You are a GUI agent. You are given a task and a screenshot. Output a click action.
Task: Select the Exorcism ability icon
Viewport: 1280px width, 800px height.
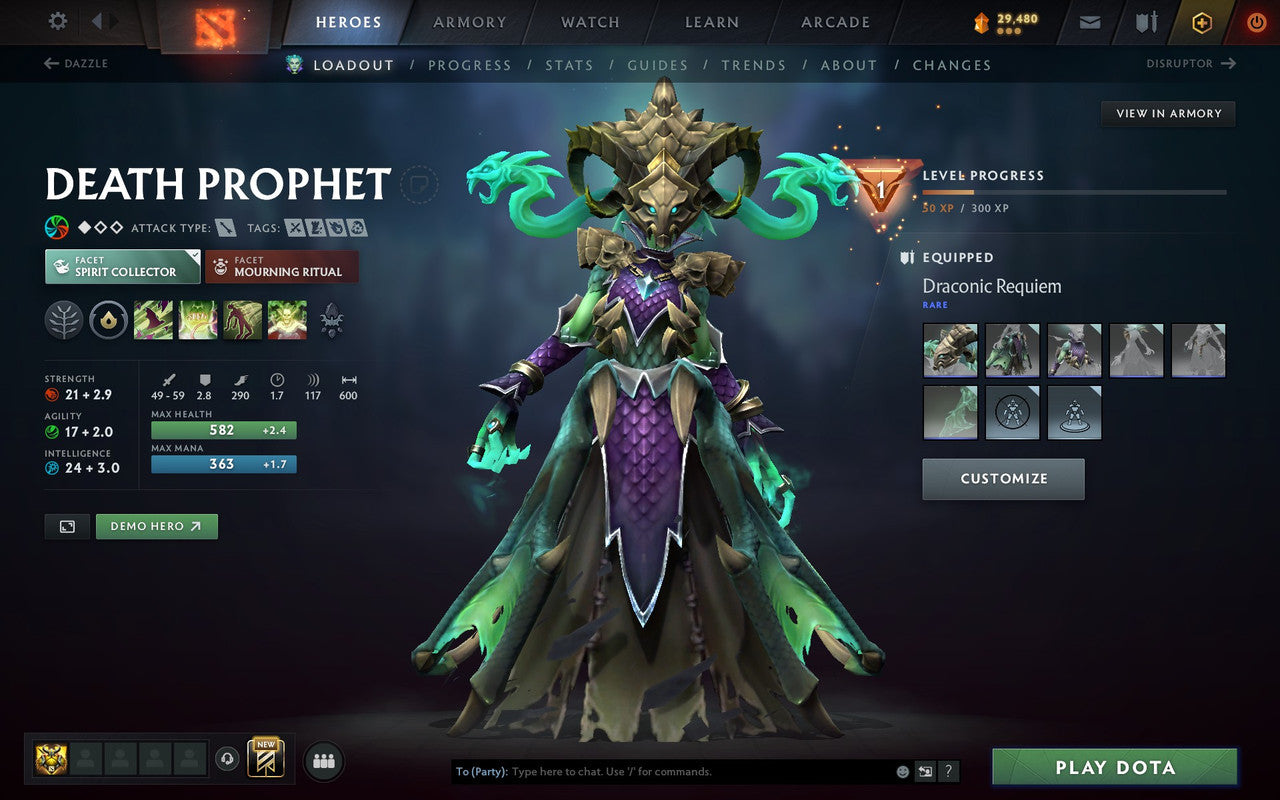(288, 321)
